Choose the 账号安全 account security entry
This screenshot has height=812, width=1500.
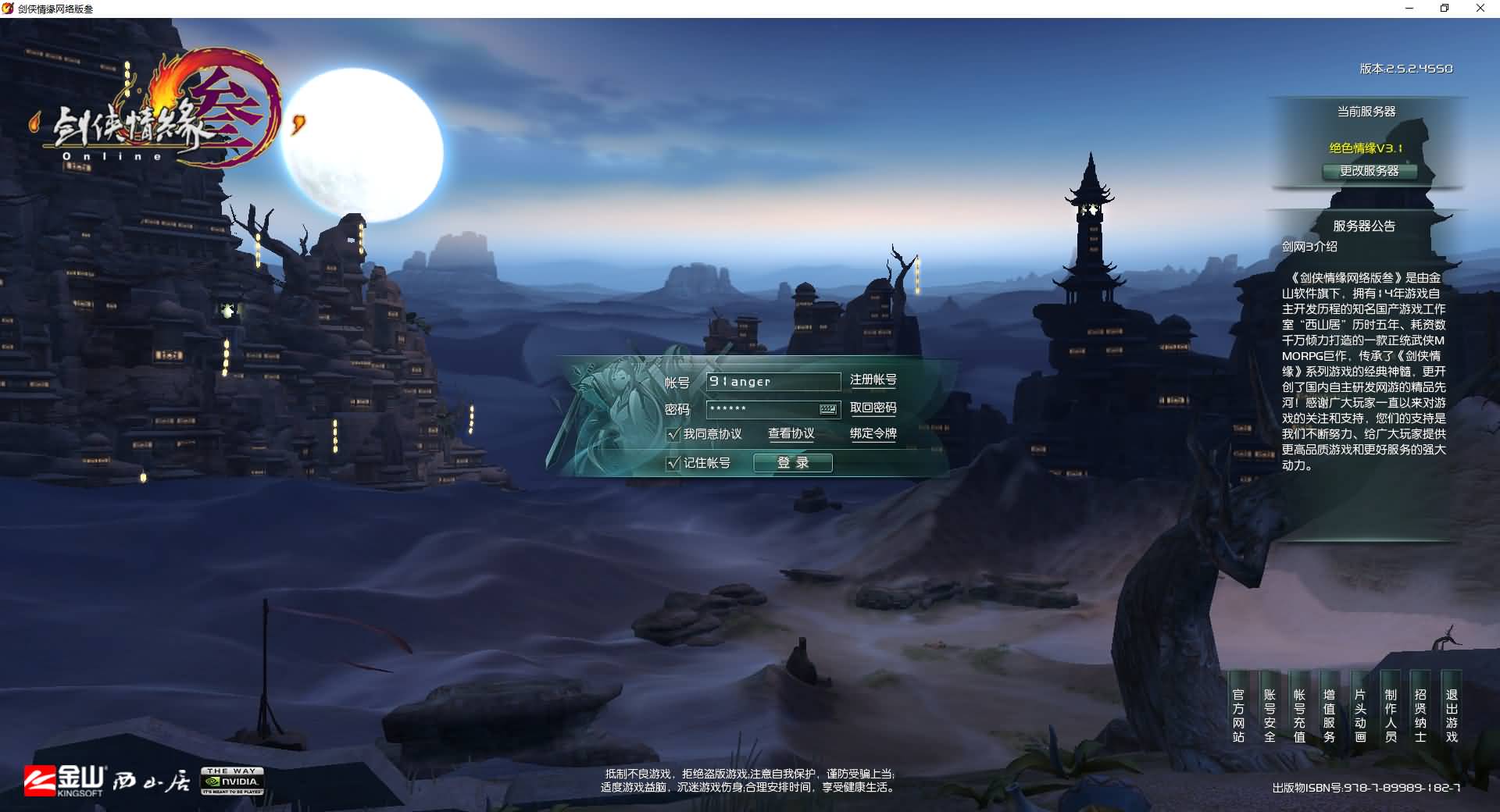[x=1270, y=715]
